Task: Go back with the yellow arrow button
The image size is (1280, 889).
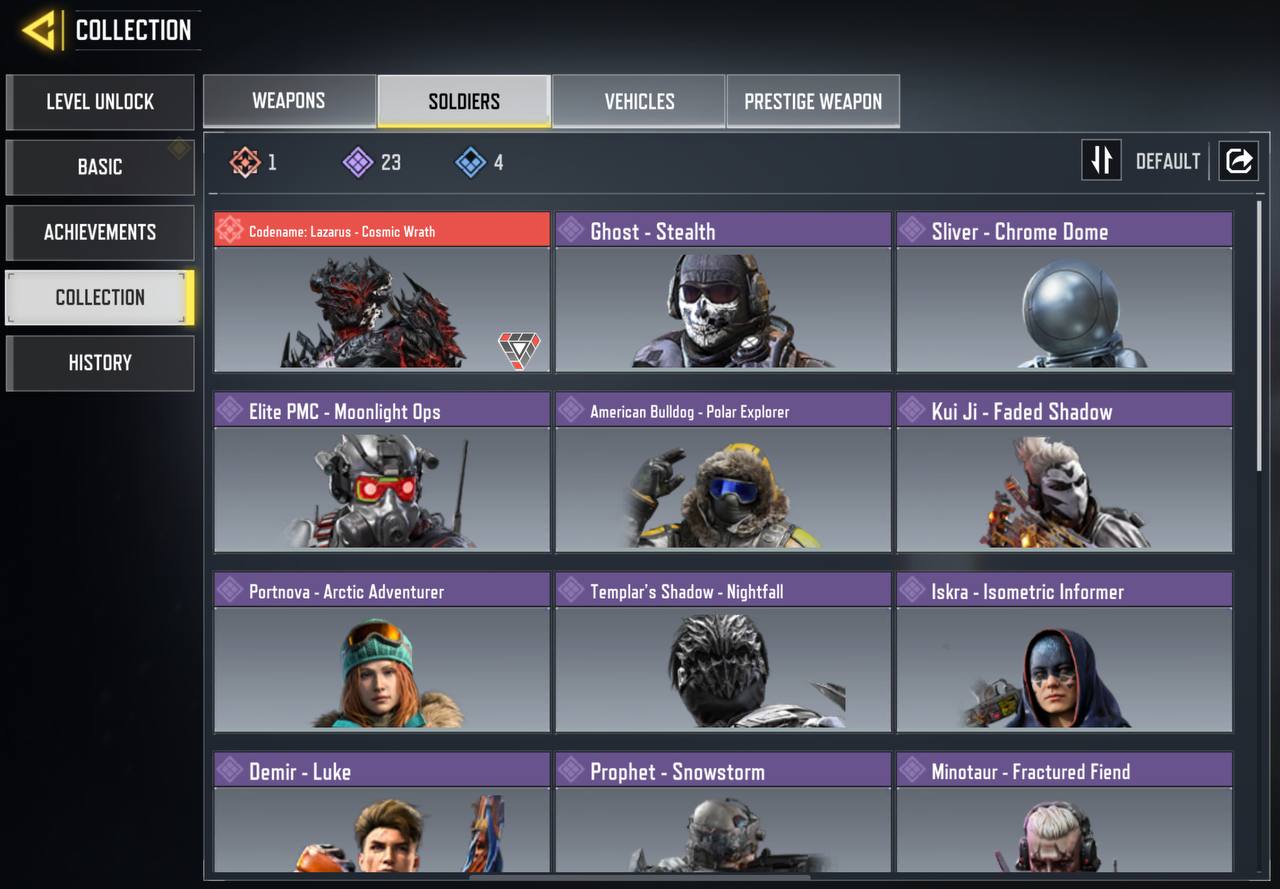Action: (40, 31)
